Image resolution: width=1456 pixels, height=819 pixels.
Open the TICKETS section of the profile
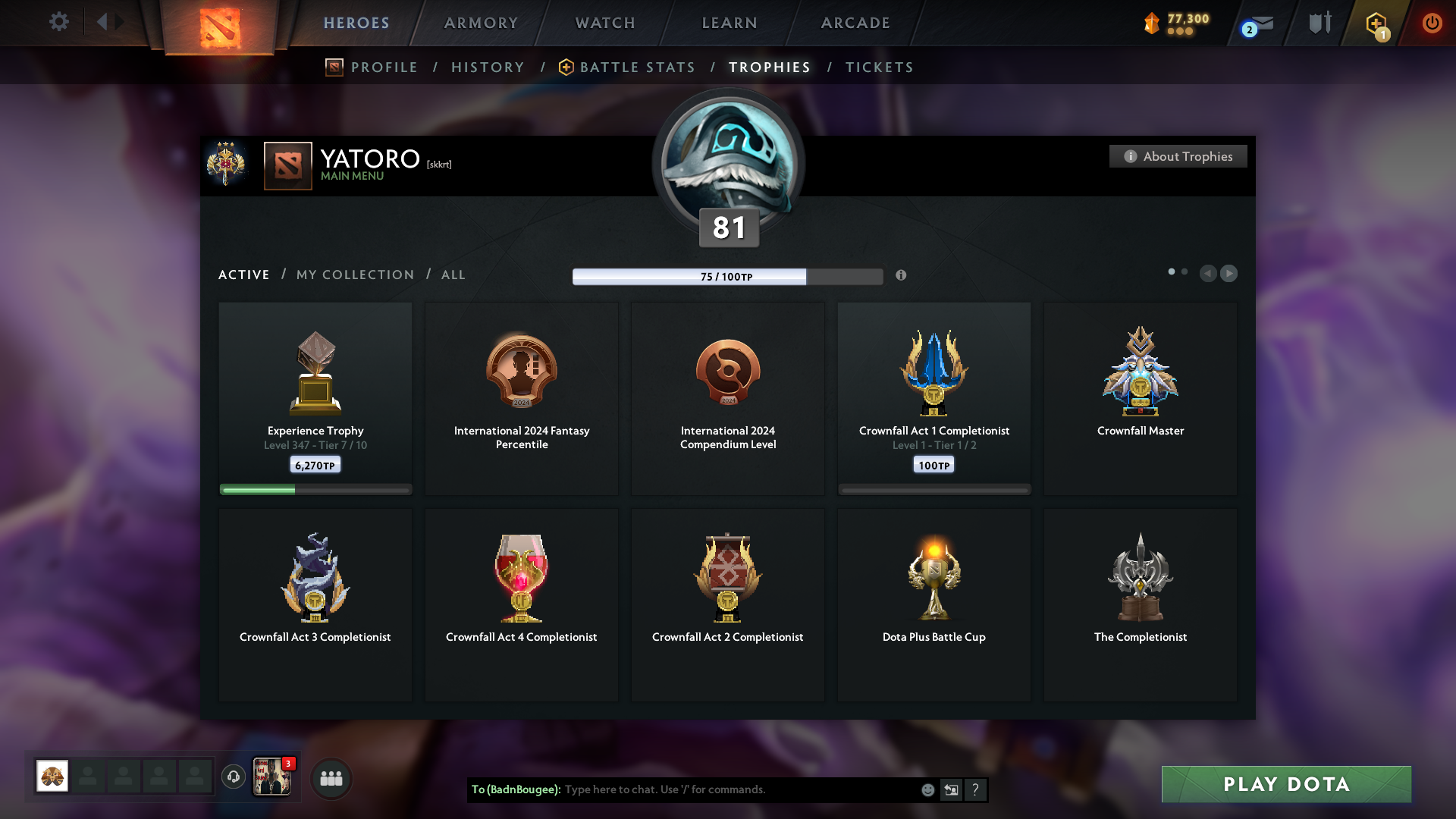point(880,67)
